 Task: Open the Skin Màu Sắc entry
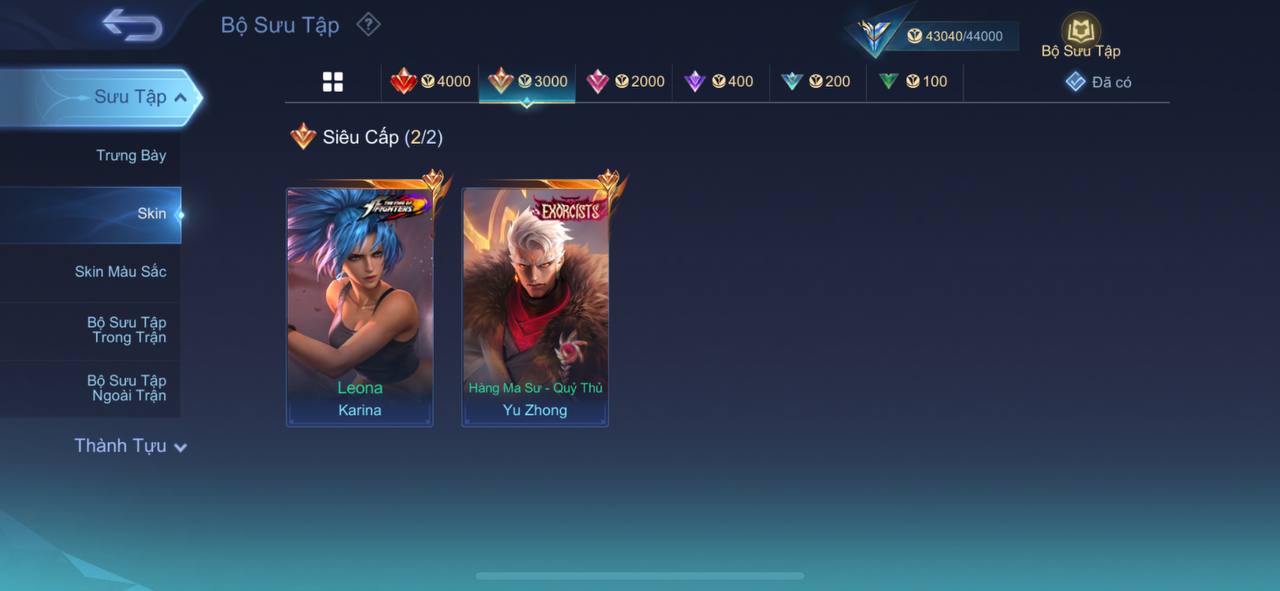(120, 272)
